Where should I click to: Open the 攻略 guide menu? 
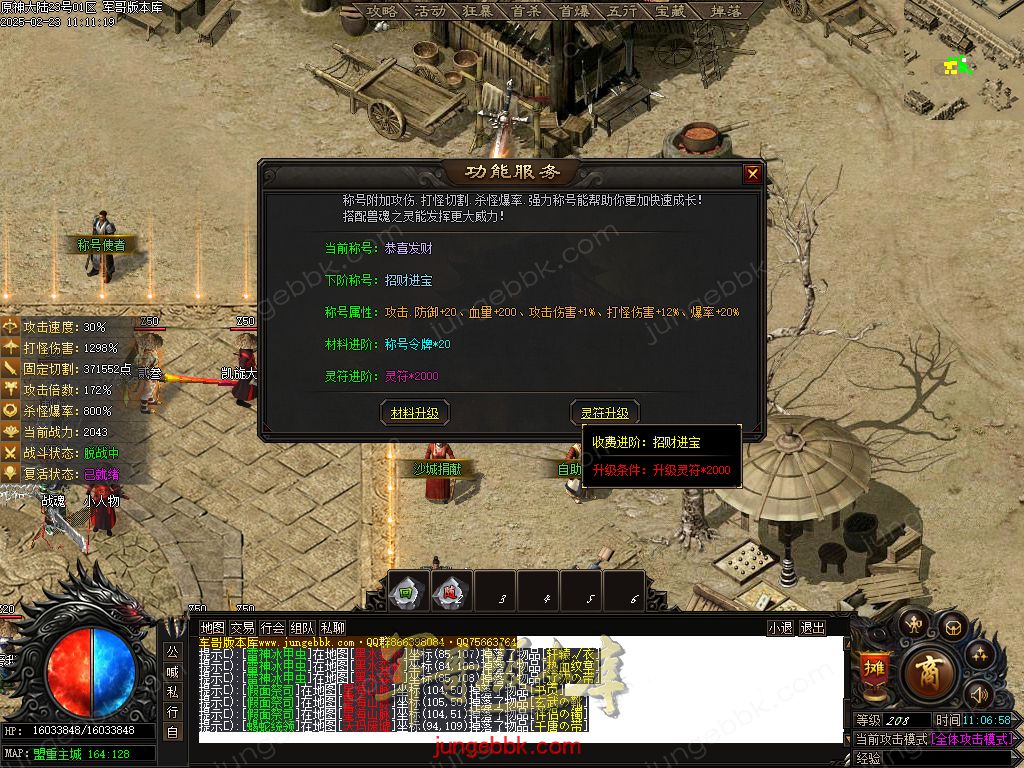[382, 11]
